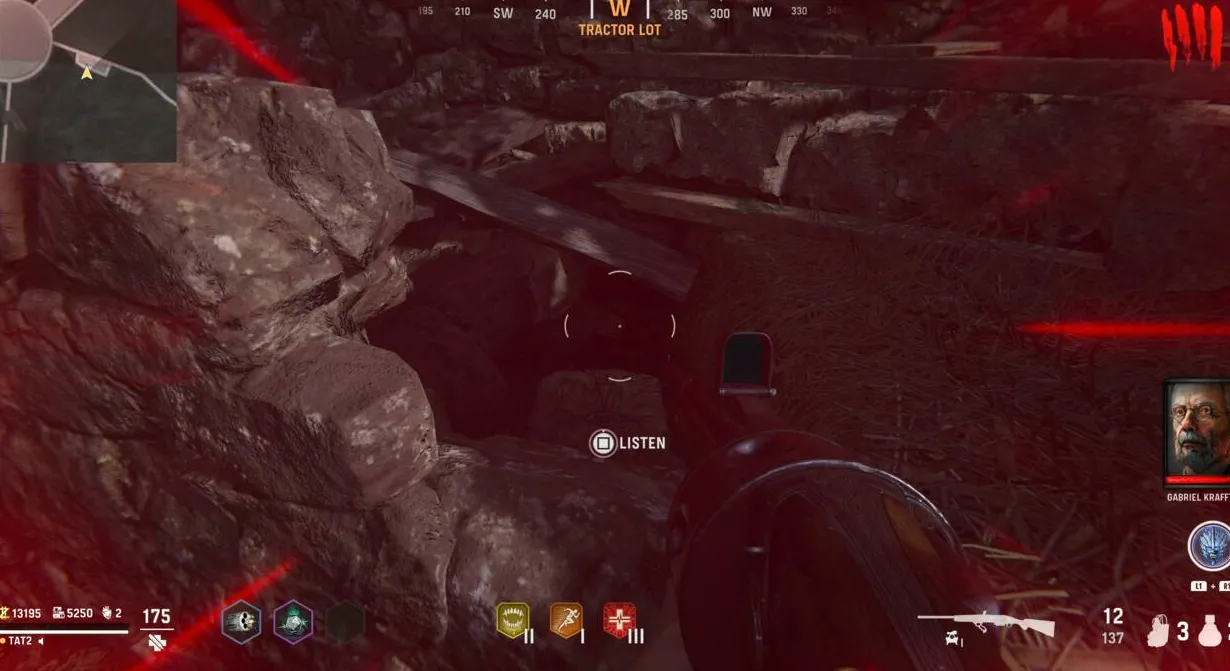This screenshot has height=671, width=1230.
Task: Select the armor plates icon
Action: pyautogui.click(x=155, y=641)
